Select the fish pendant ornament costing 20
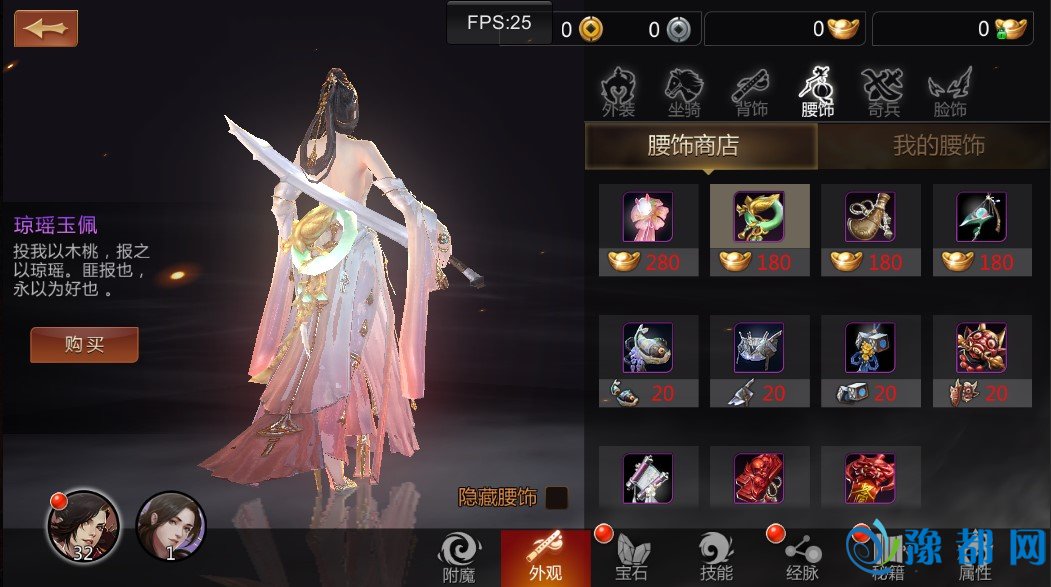 [648, 349]
